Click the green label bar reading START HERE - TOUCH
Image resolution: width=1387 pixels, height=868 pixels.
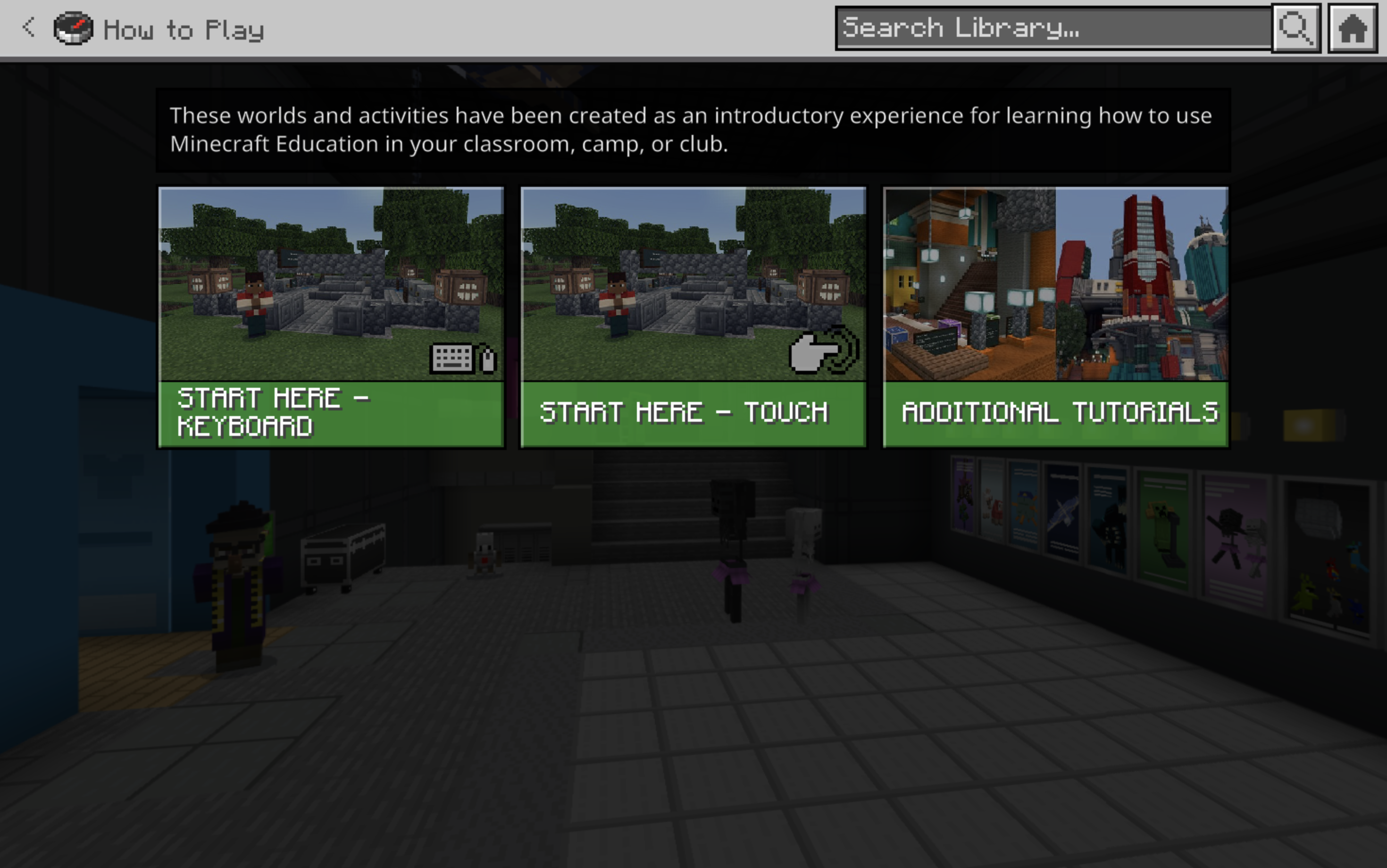pyautogui.click(x=693, y=412)
